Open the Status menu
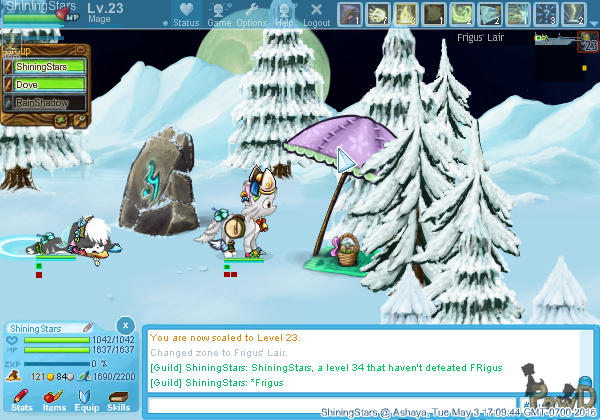Image resolution: width=600 pixels, height=420 pixels. coord(185,13)
